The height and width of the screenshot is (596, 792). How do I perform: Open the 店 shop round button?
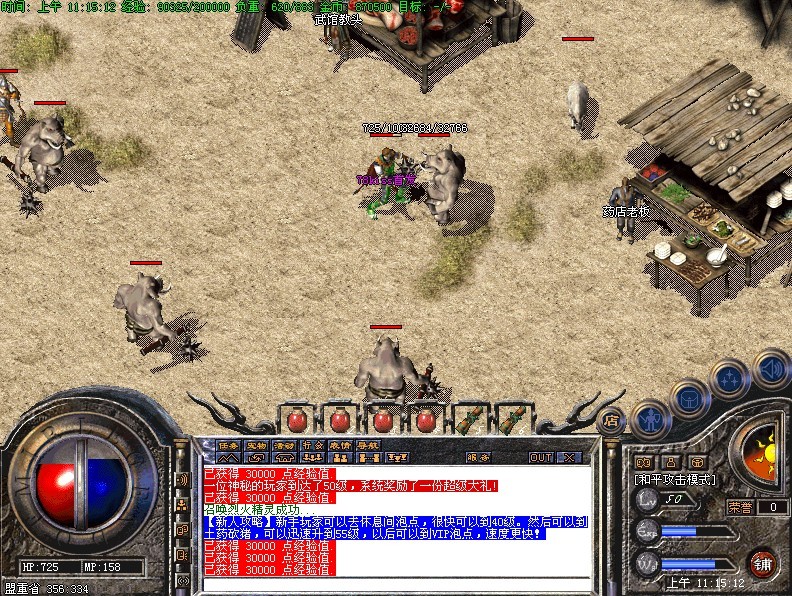(x=612, y=421)
